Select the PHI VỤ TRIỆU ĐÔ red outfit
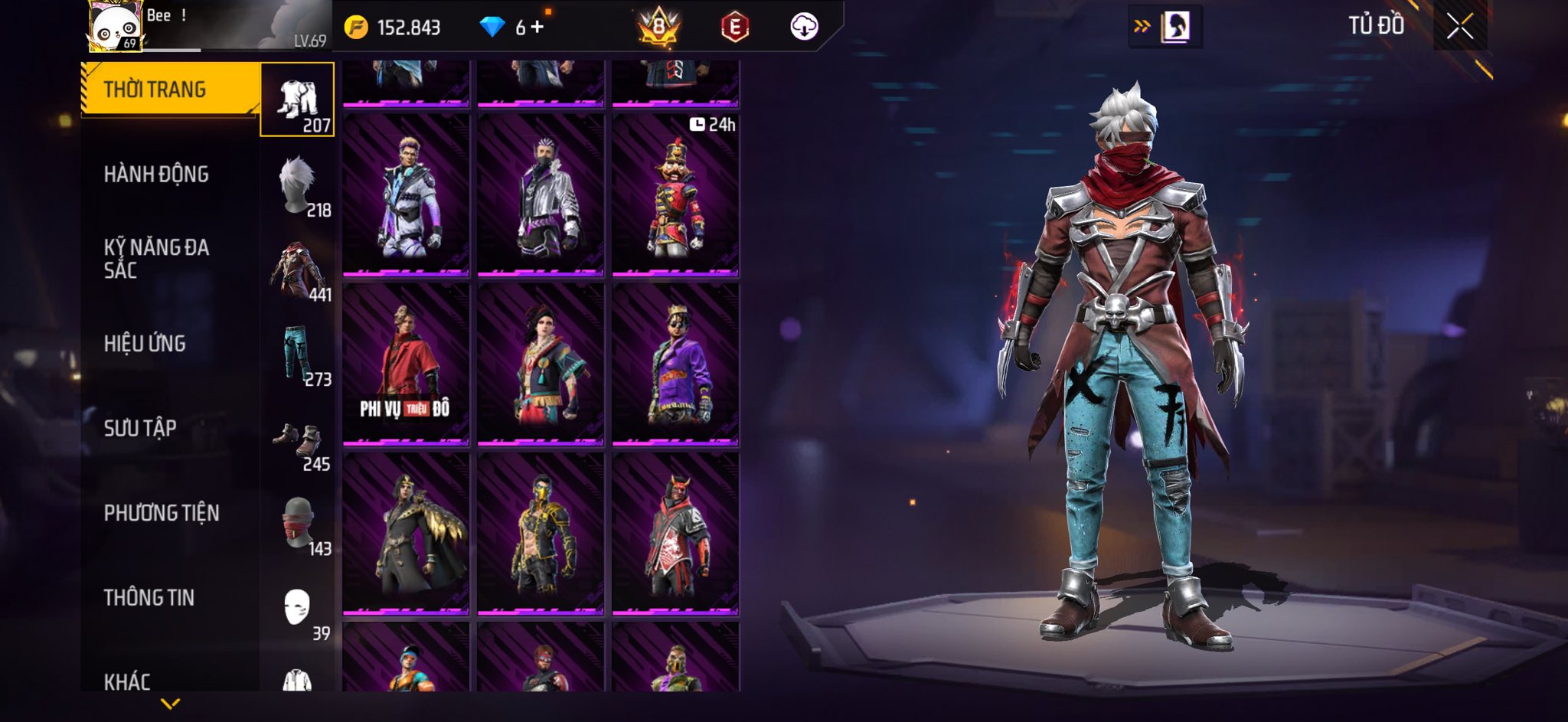The width and height of the screenshot is (1568, 722). click(406, 364)
